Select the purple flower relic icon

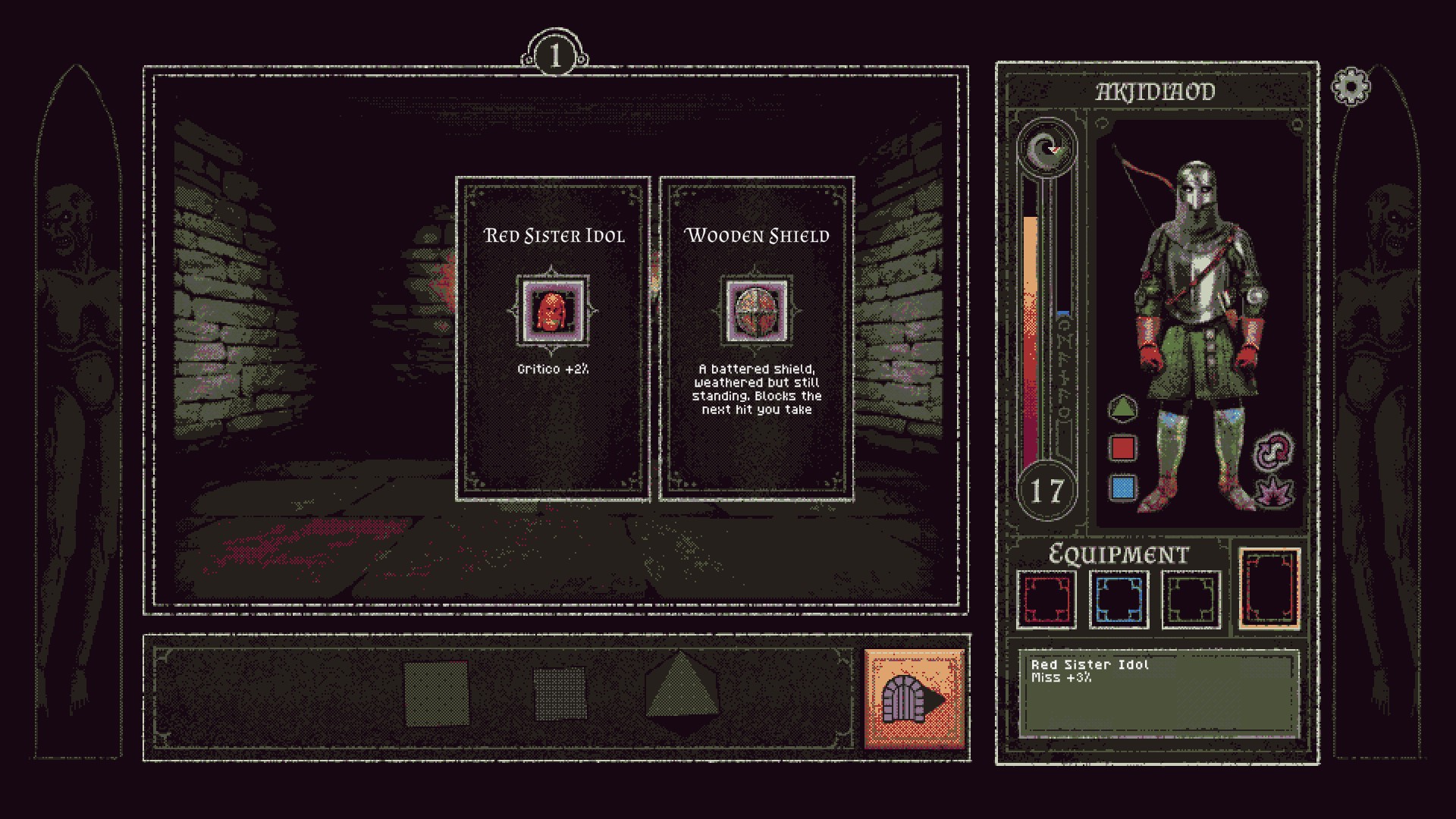(x=1274, y=491)
